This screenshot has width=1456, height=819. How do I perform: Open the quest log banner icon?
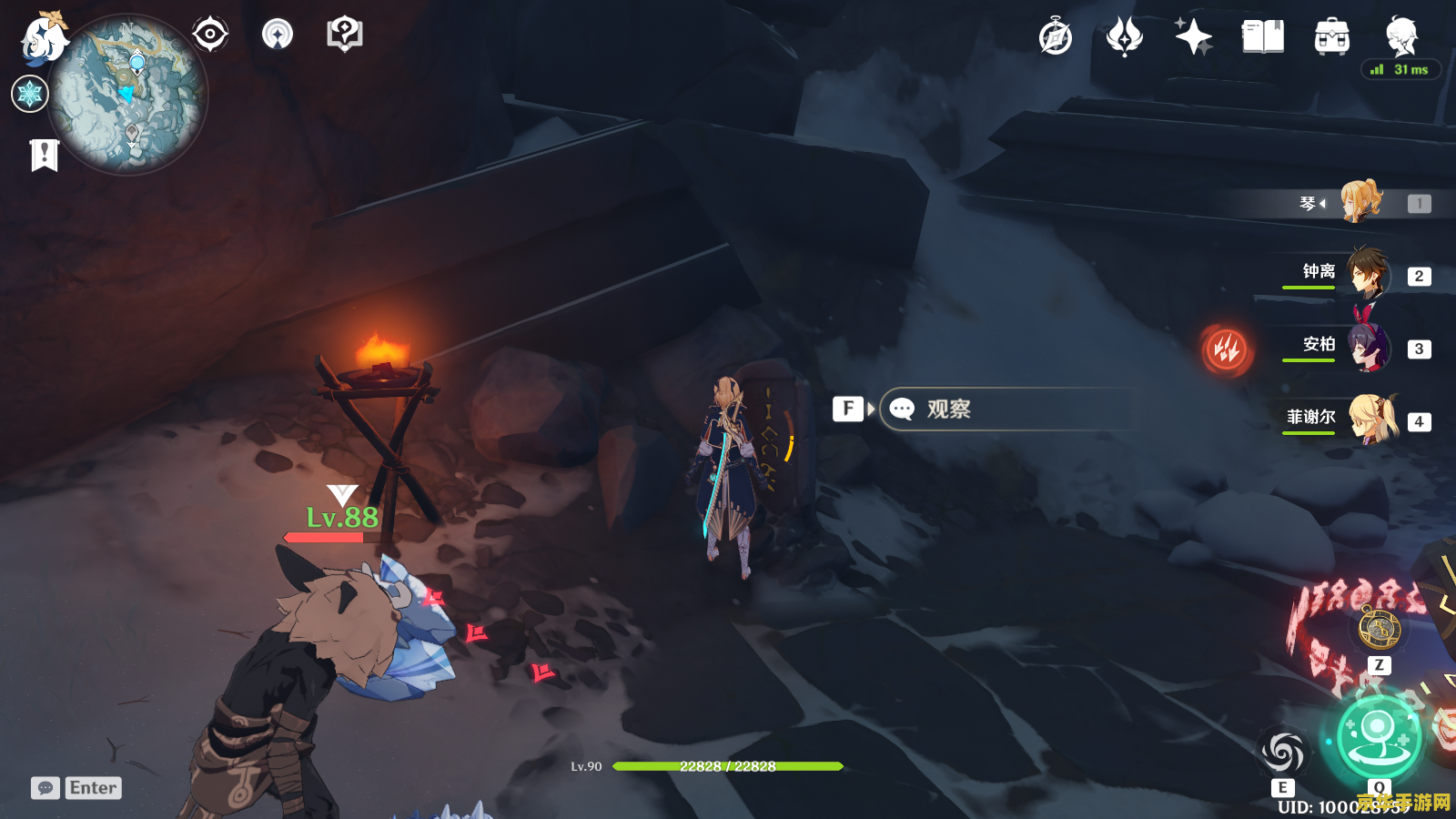tap(44, 156)
